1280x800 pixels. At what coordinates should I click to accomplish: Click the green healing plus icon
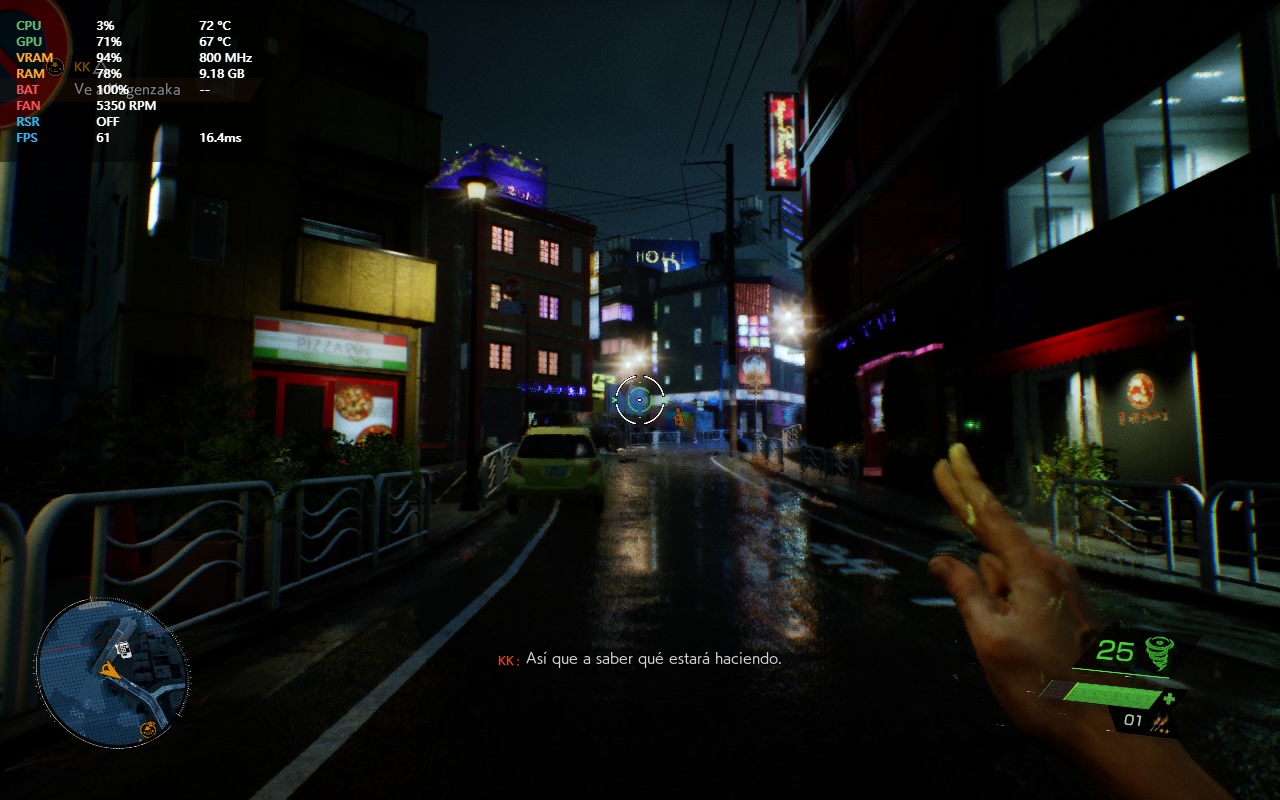(x=1168, y=698)
